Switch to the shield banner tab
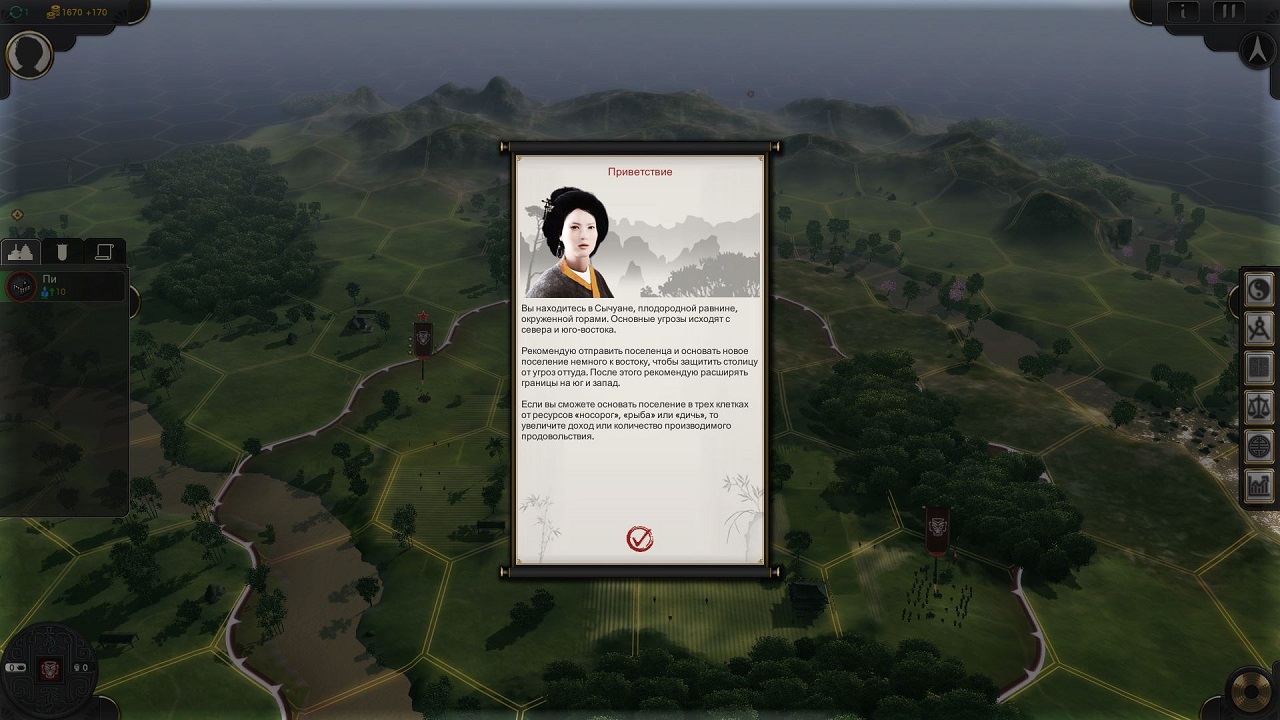This screenshot has width=1280, height=720. coord(62,252)
